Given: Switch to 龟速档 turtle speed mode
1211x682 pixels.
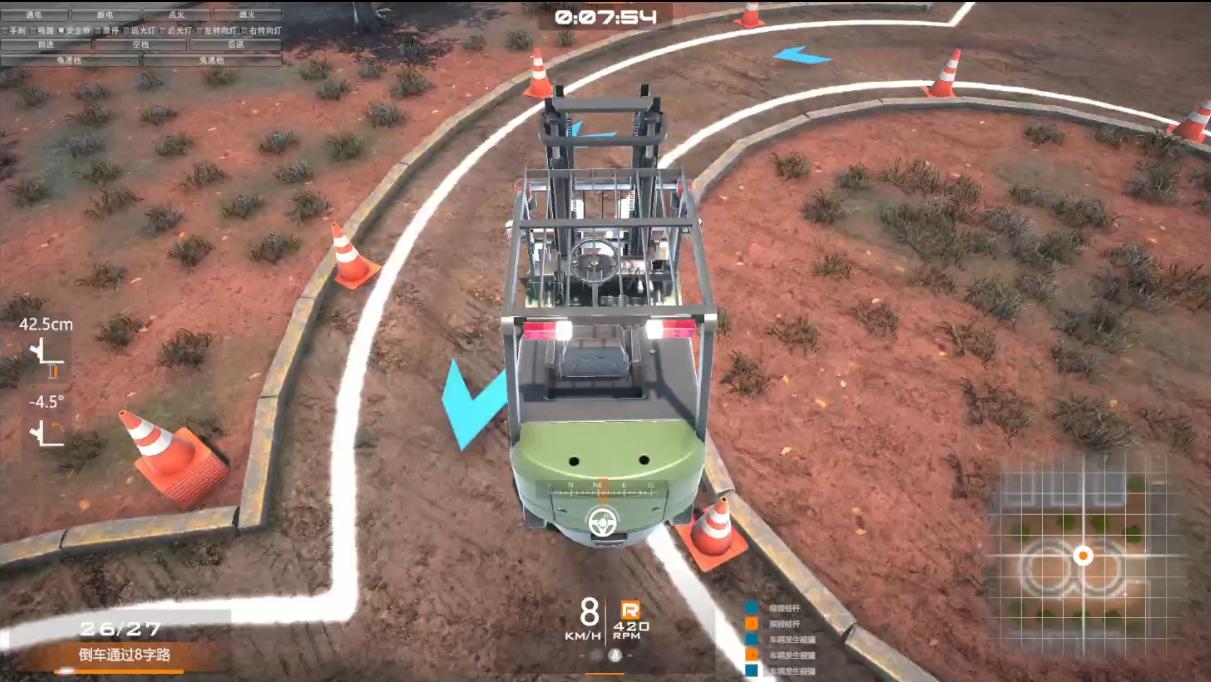Looking at the screenshot, I should coord(70,60).
